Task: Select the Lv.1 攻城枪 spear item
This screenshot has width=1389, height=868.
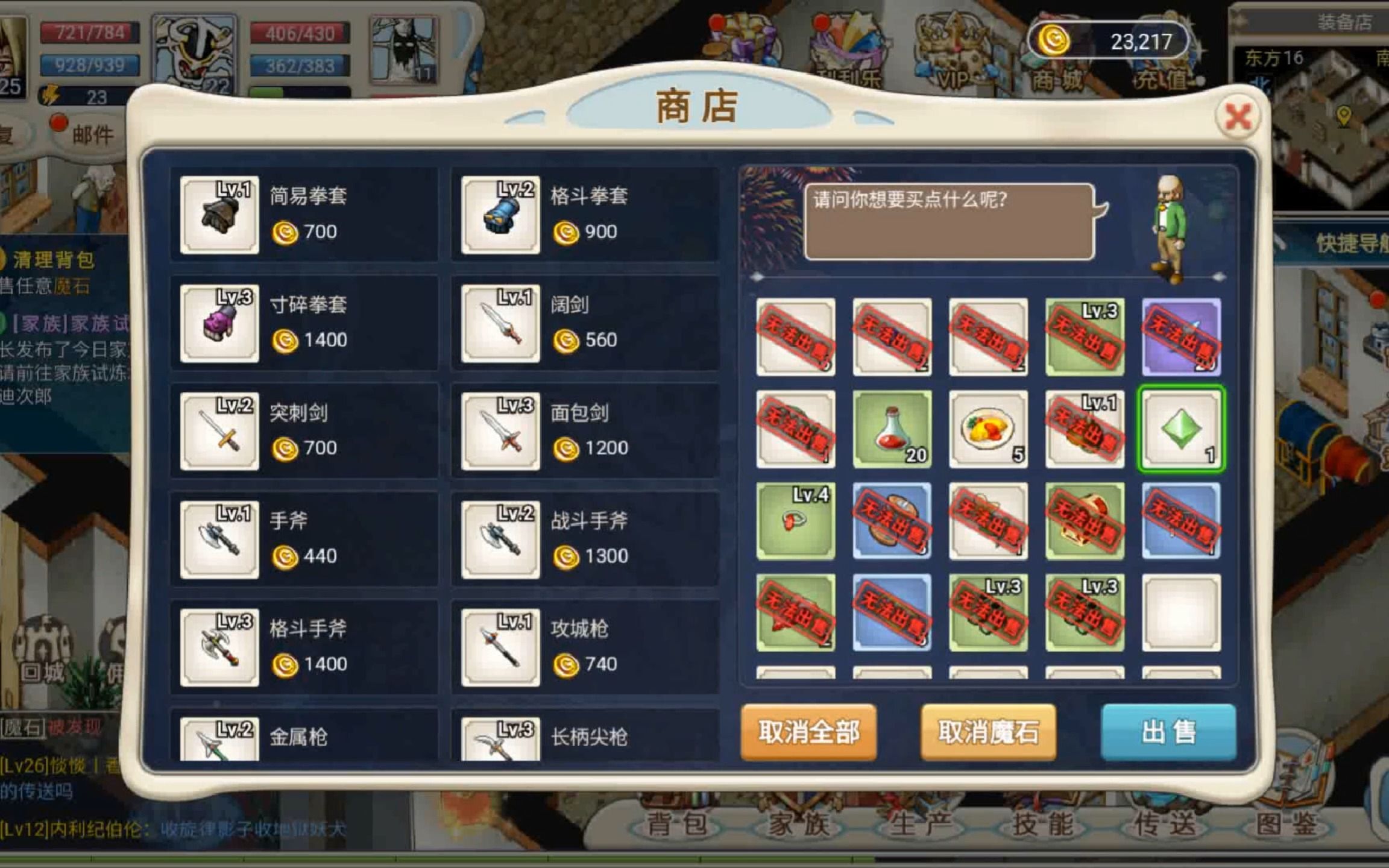Action: tap(582, 648)
